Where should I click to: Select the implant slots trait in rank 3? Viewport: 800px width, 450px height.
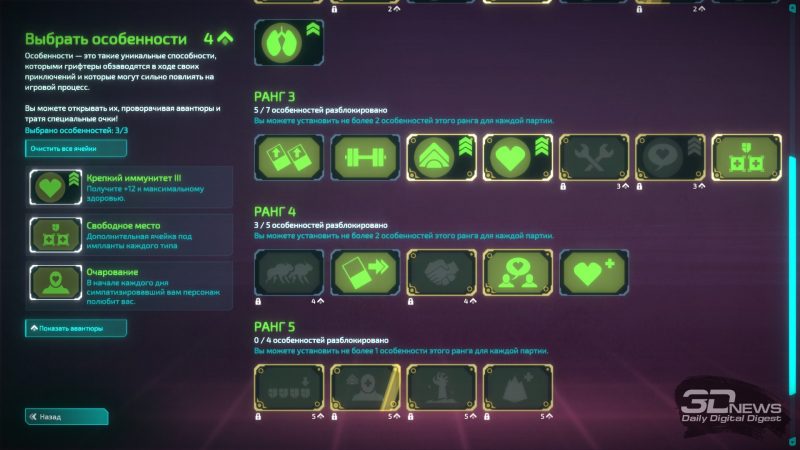click(x=746, y=158)
